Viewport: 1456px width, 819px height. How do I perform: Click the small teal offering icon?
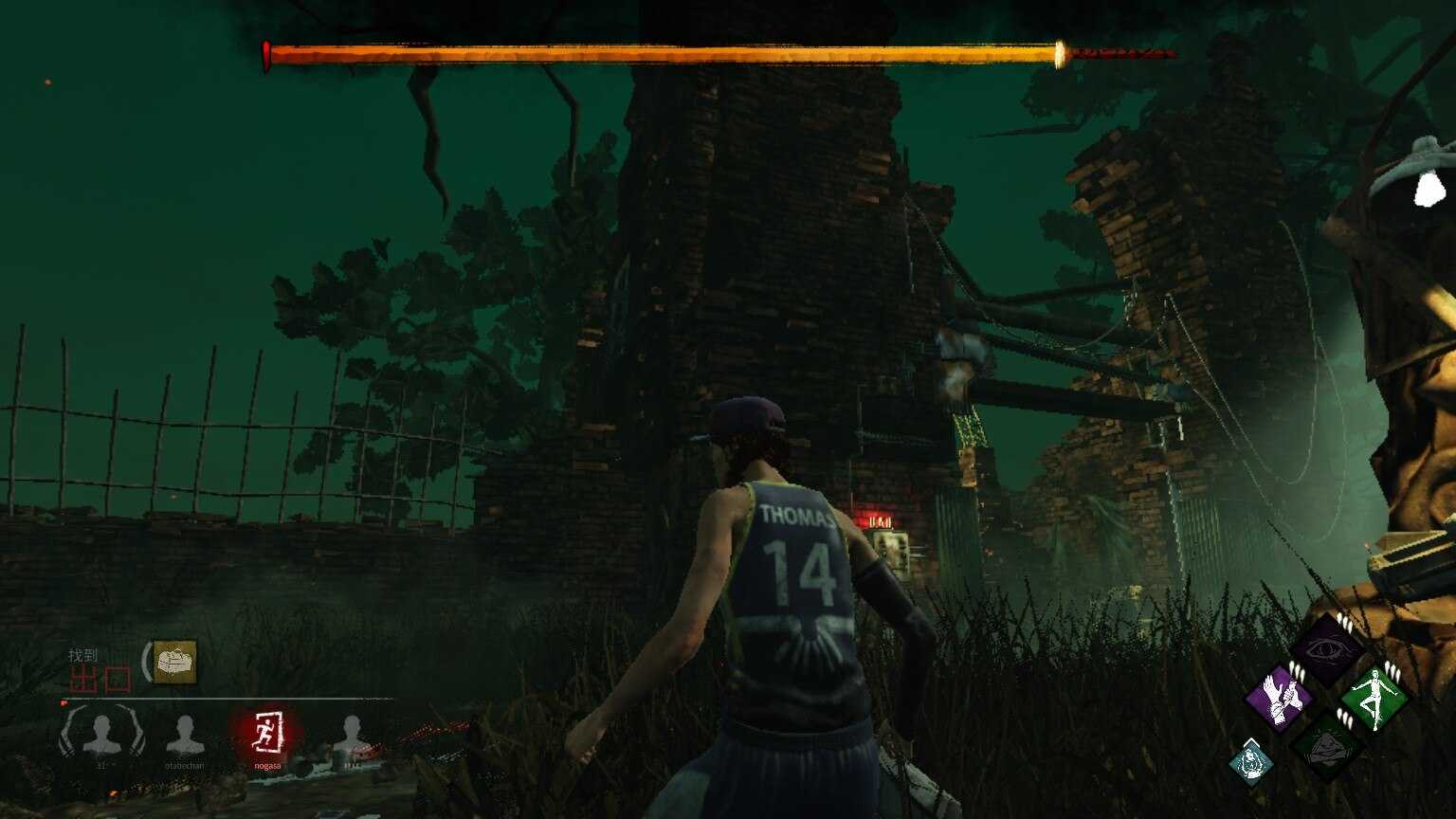click(1251, 761)
